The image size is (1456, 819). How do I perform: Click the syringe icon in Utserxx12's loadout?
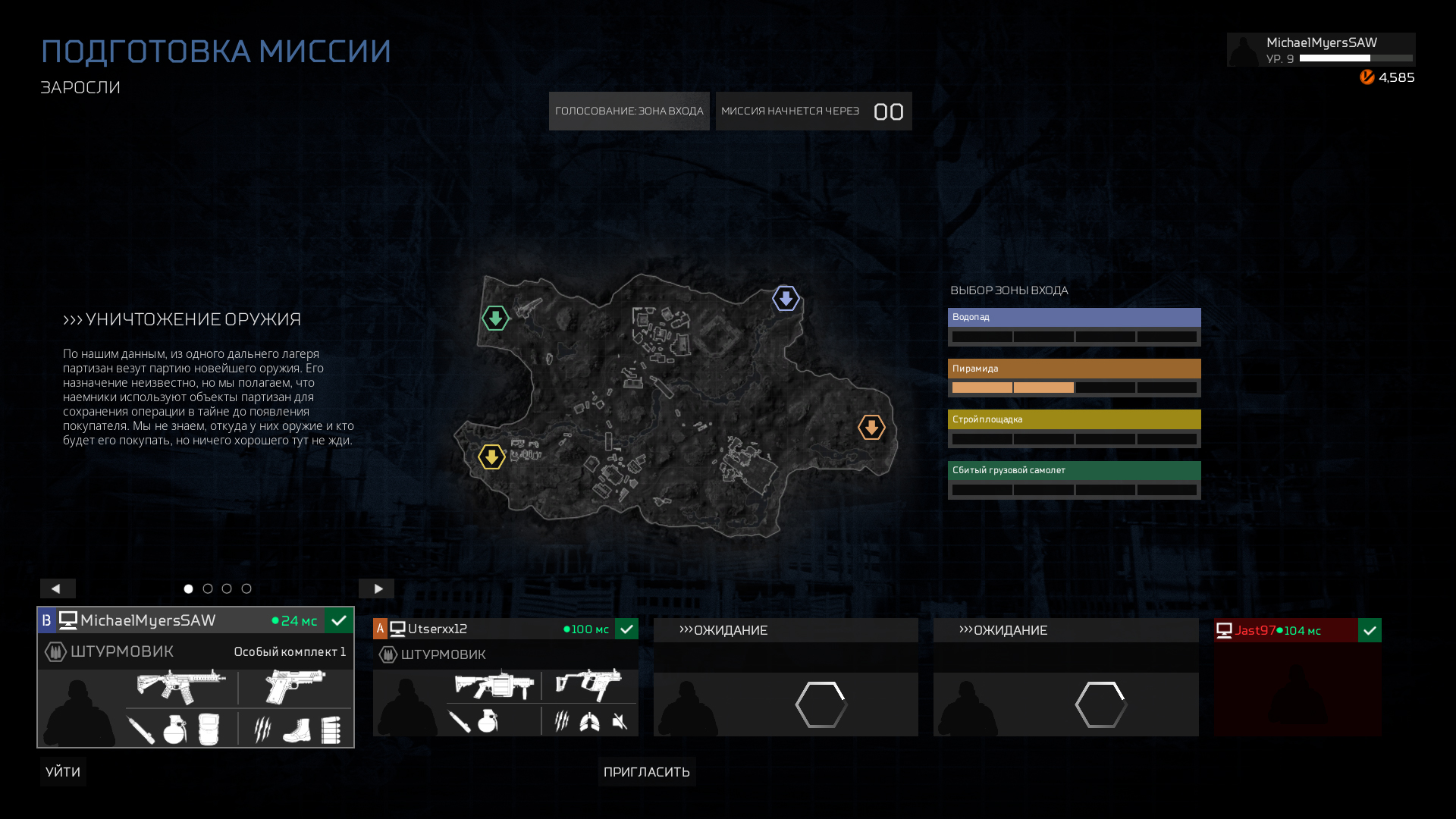click(457, 720)
